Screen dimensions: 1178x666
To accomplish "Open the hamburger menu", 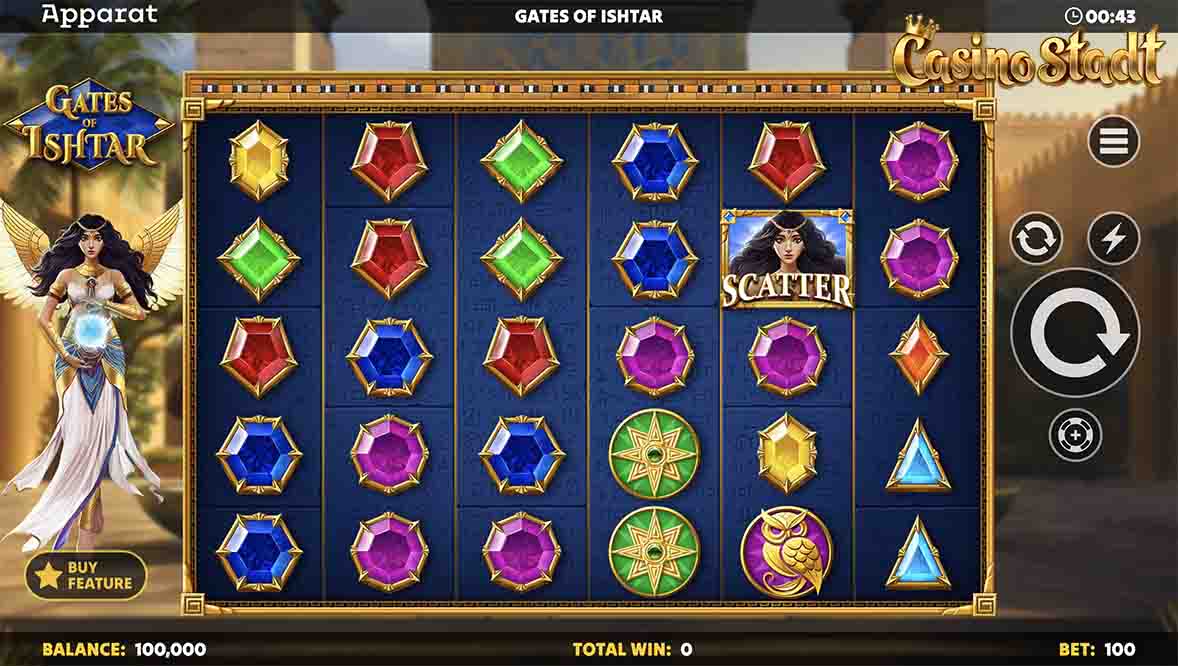I will 1114,141.
